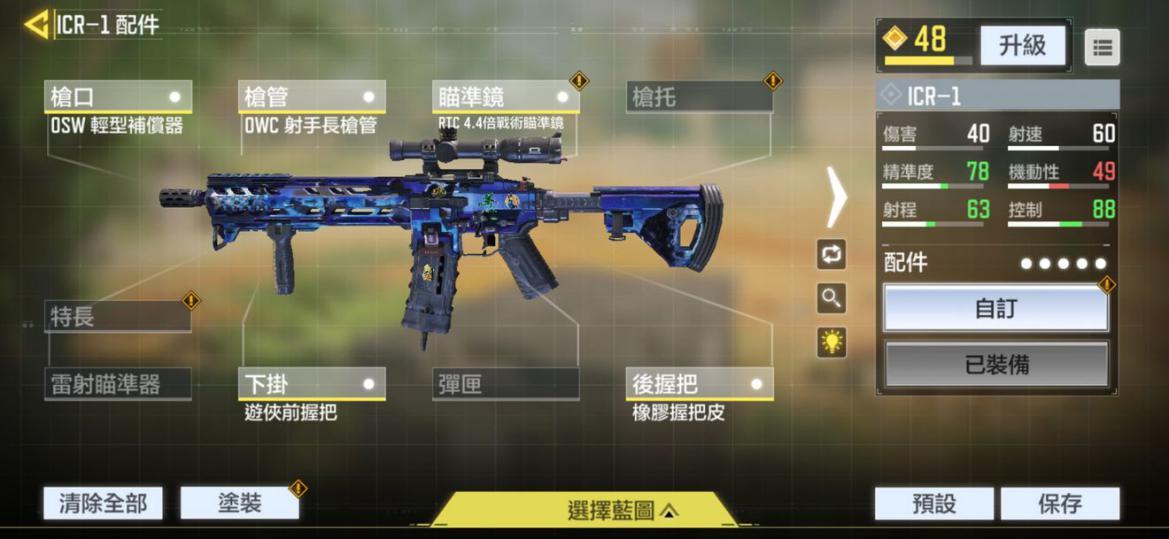Click the 預設 default button
The width and height of the screenshot is (1169, 539).
pos(934,504)
